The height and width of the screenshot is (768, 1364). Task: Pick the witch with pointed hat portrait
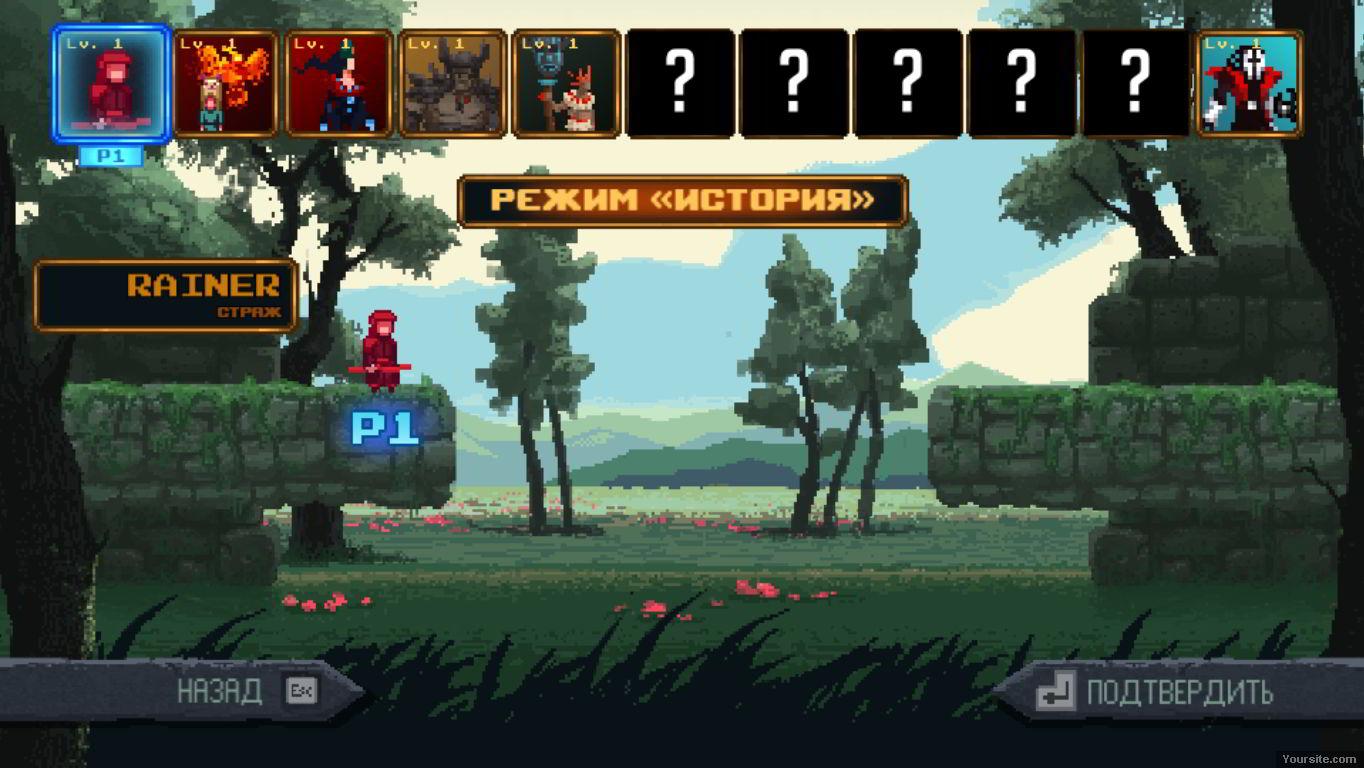339,84
